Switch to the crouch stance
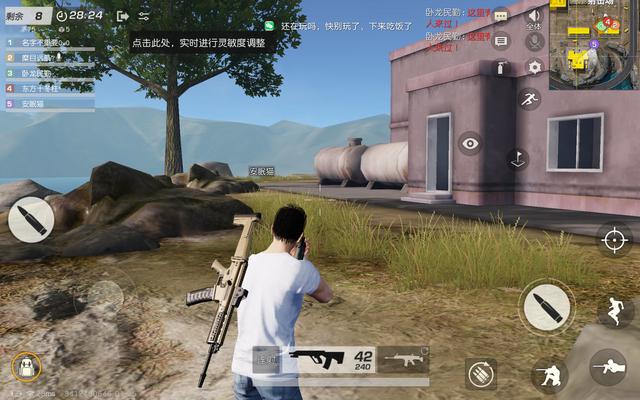 coord(548,375)
